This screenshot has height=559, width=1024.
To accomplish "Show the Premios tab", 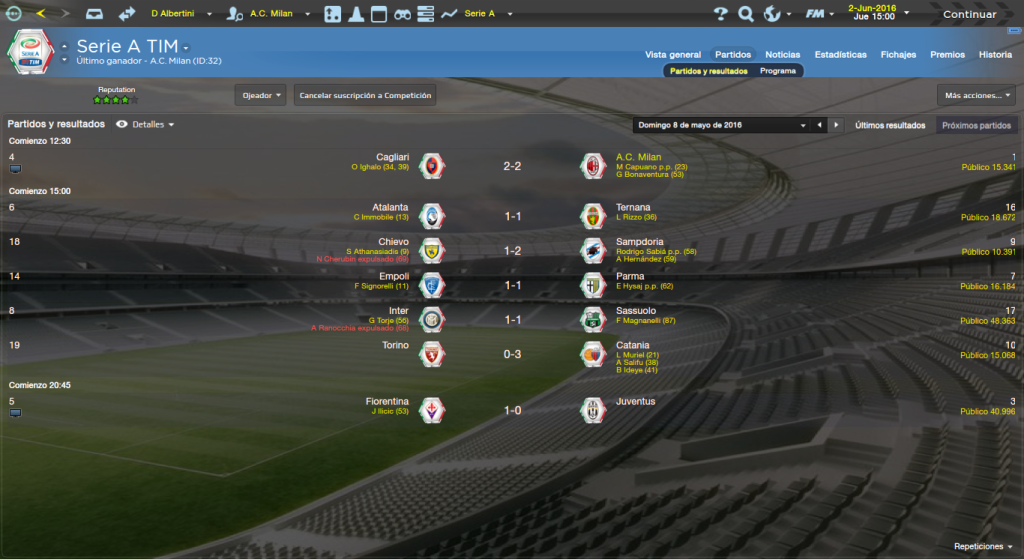I will tap(947, 54).
